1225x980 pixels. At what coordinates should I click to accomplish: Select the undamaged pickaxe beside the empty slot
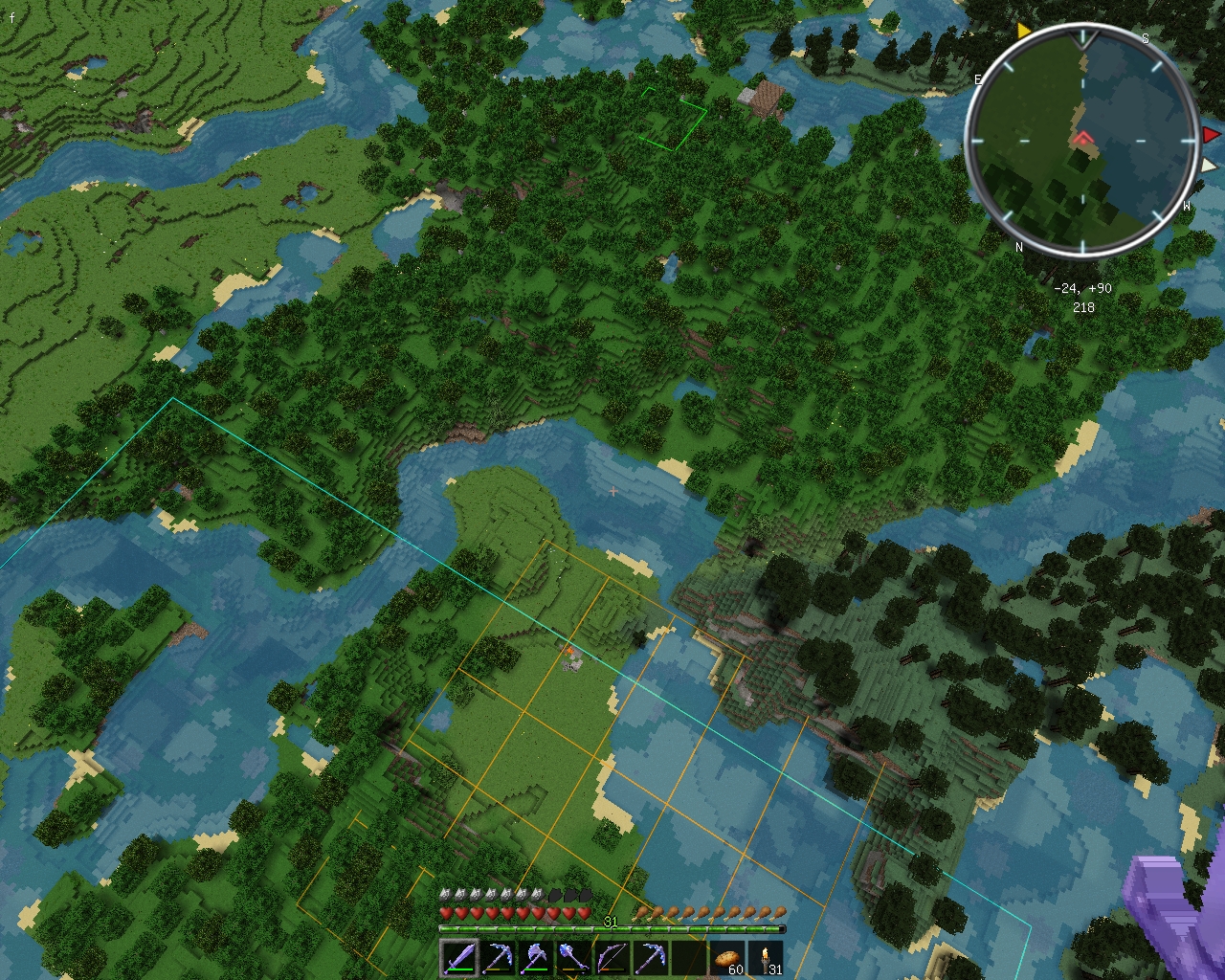coord(650,958)
